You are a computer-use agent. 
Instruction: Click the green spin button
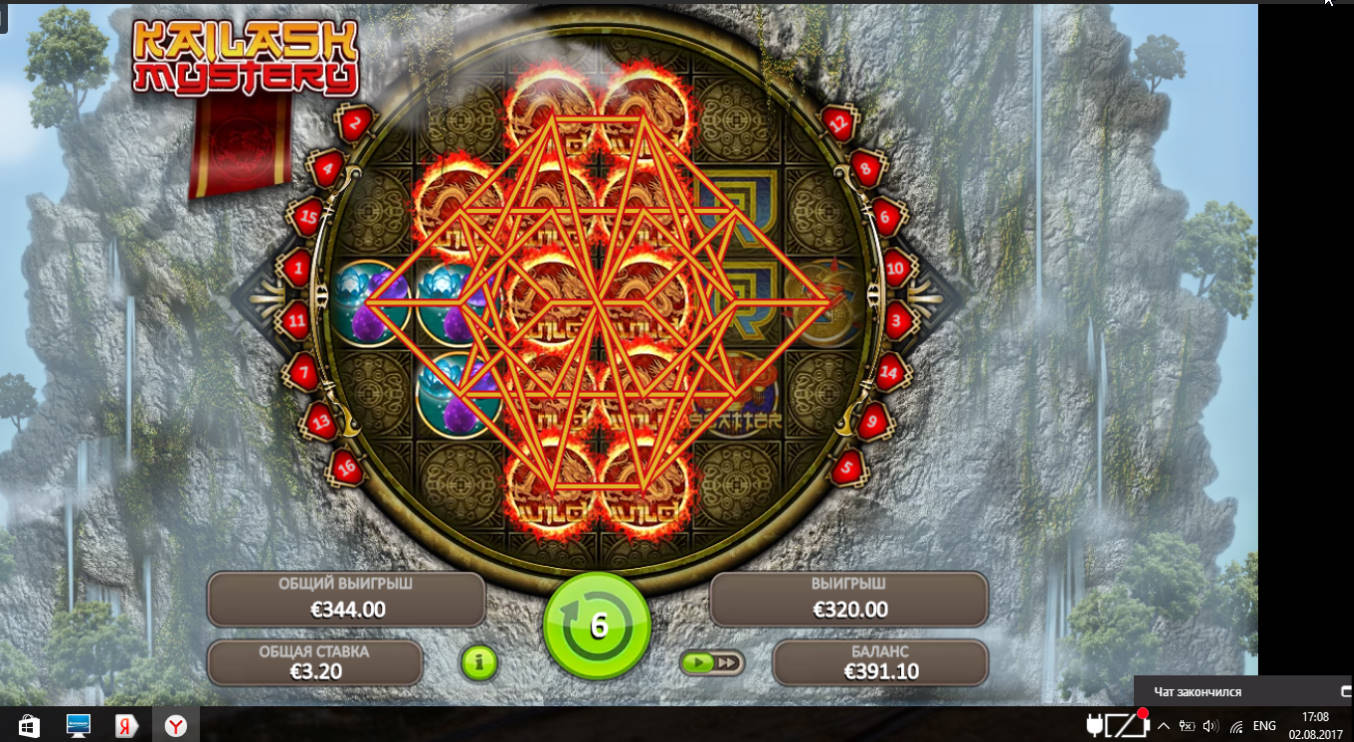pos(597,626)
